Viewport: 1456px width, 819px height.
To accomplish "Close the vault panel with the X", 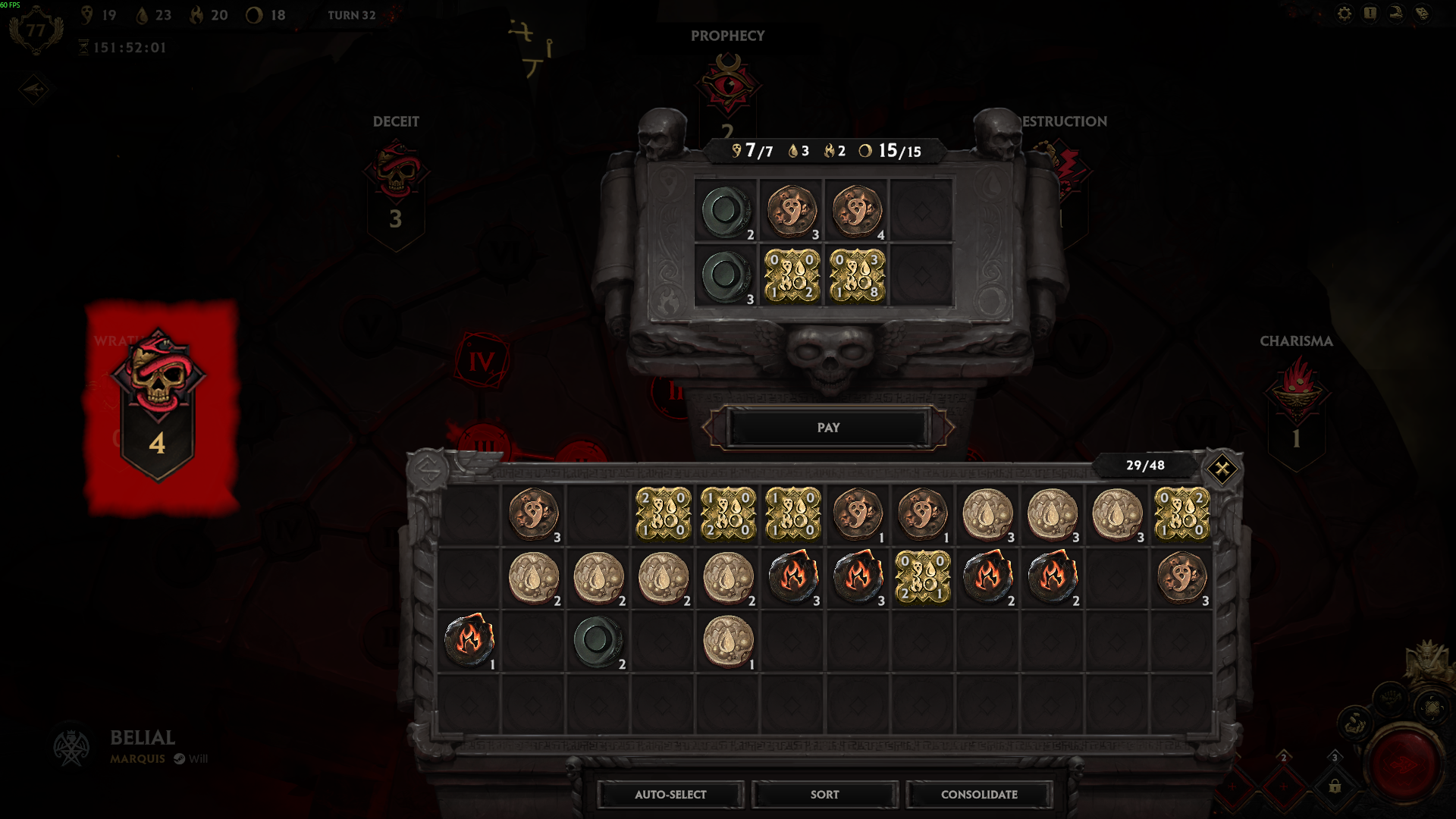I will (x=1222, y=469).
